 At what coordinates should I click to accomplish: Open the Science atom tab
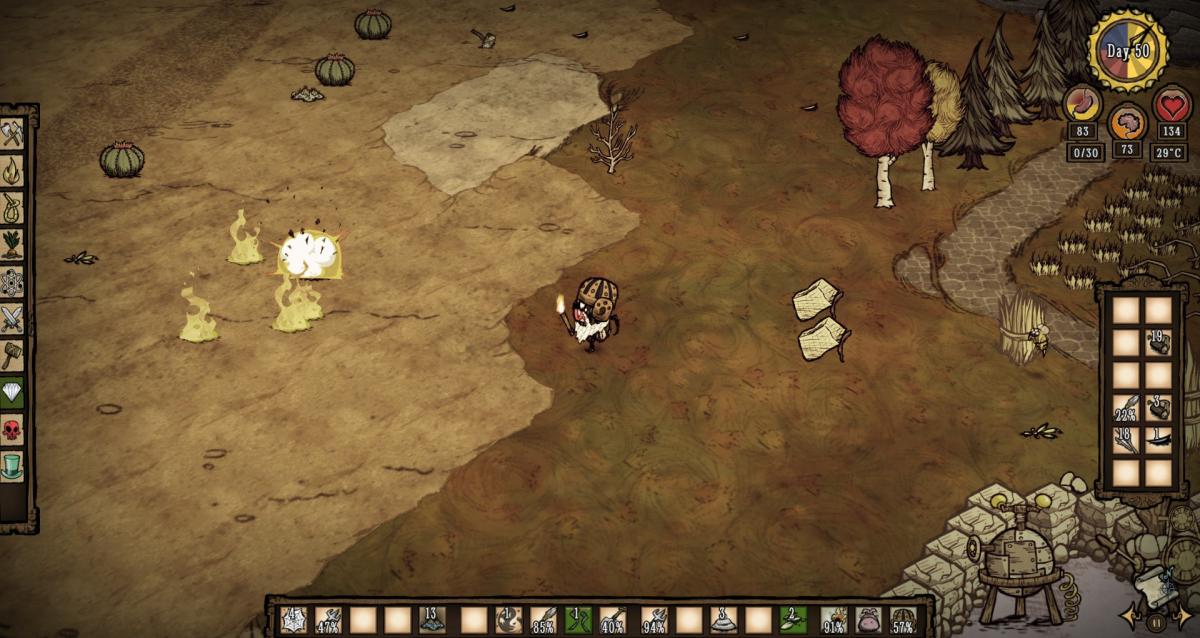click(x=12, y=282)
